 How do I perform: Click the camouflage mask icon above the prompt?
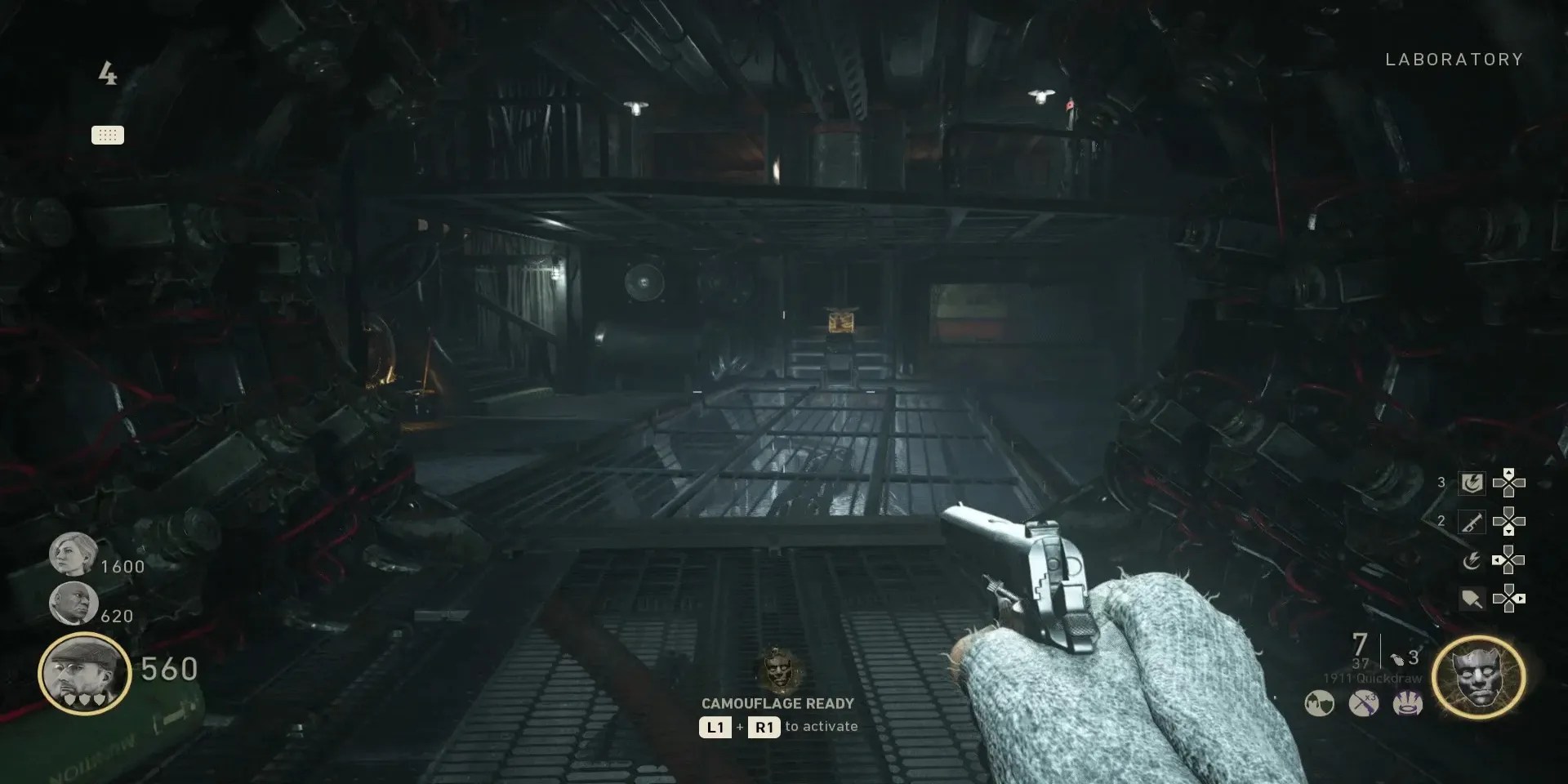pos(777,672)
